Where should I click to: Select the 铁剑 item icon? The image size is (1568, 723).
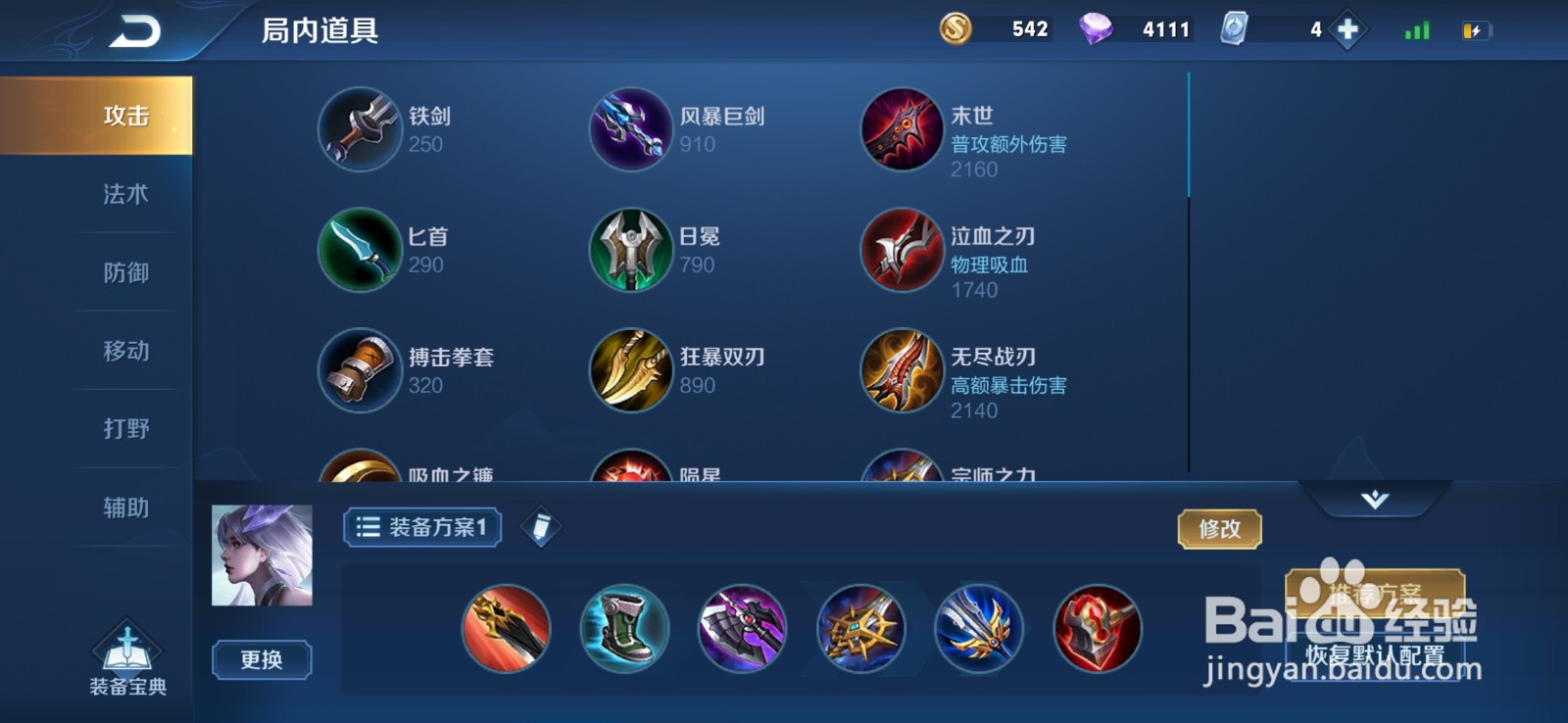(360, 130)
